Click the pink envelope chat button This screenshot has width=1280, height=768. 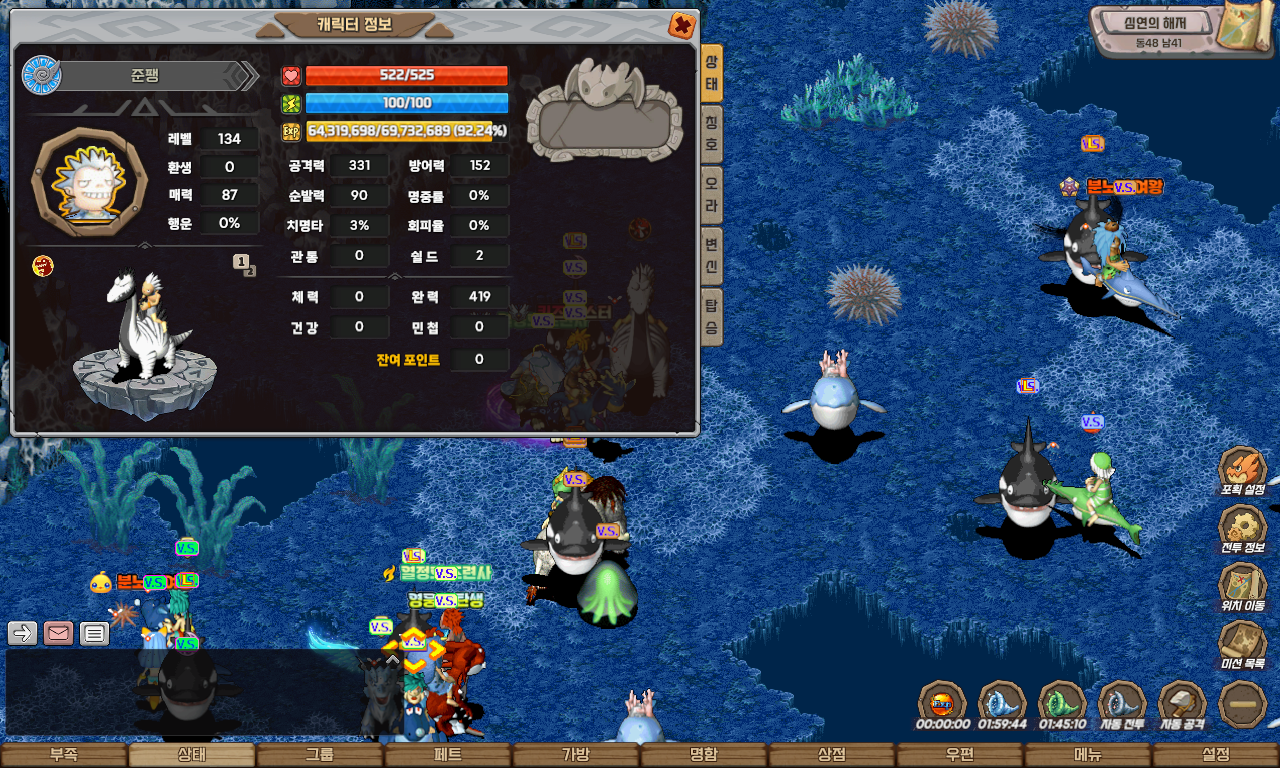[58, 633]
